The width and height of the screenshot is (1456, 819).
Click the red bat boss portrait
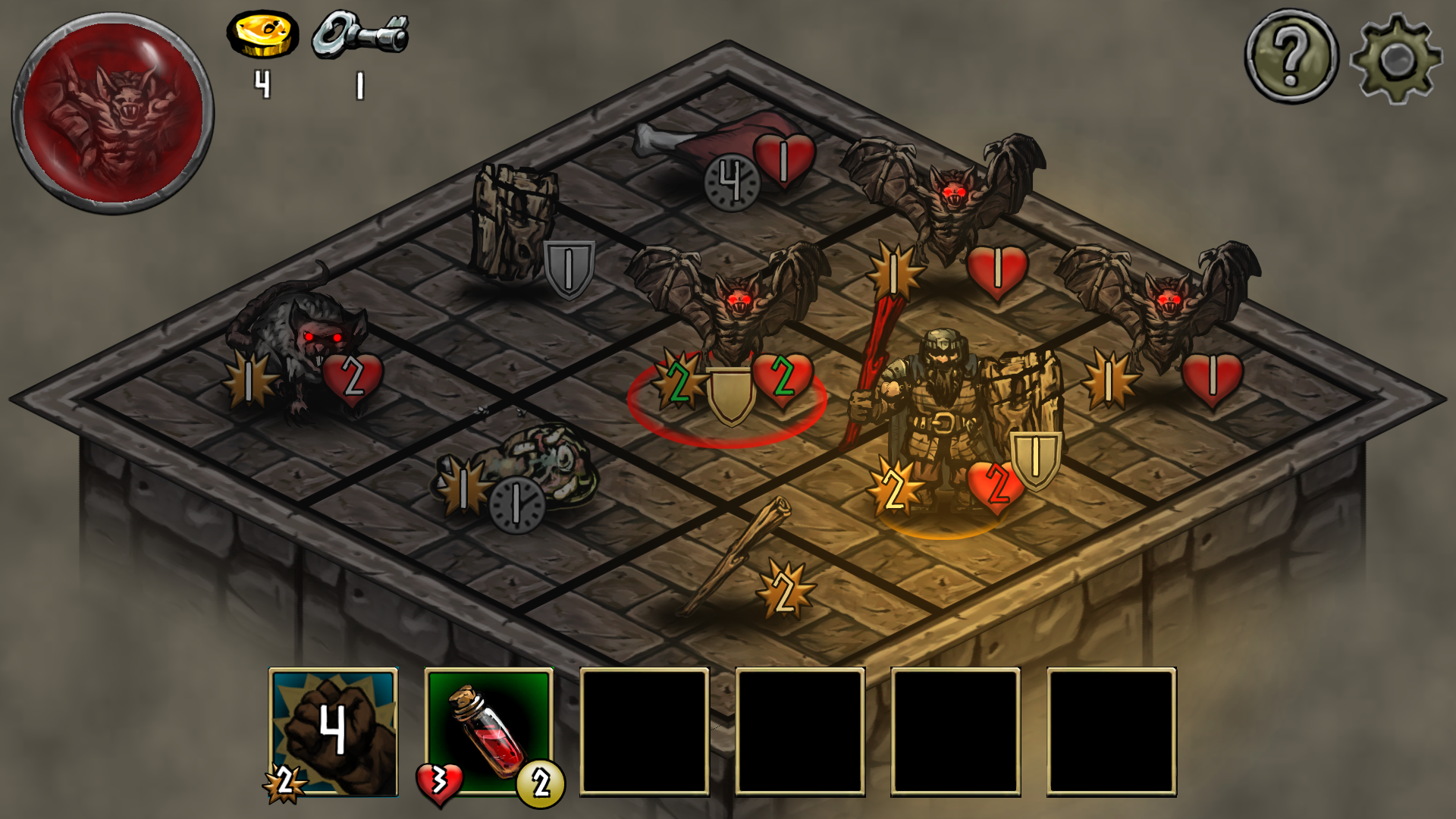click(113, 114)
